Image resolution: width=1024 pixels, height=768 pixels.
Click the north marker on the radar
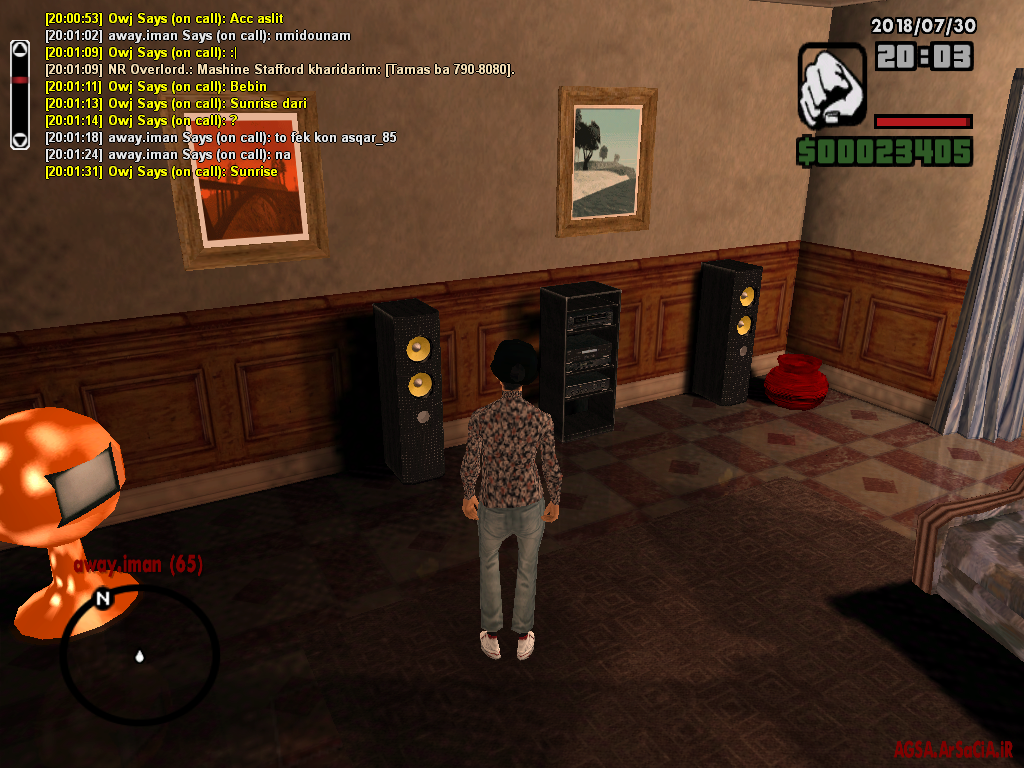tap(102, 599)
